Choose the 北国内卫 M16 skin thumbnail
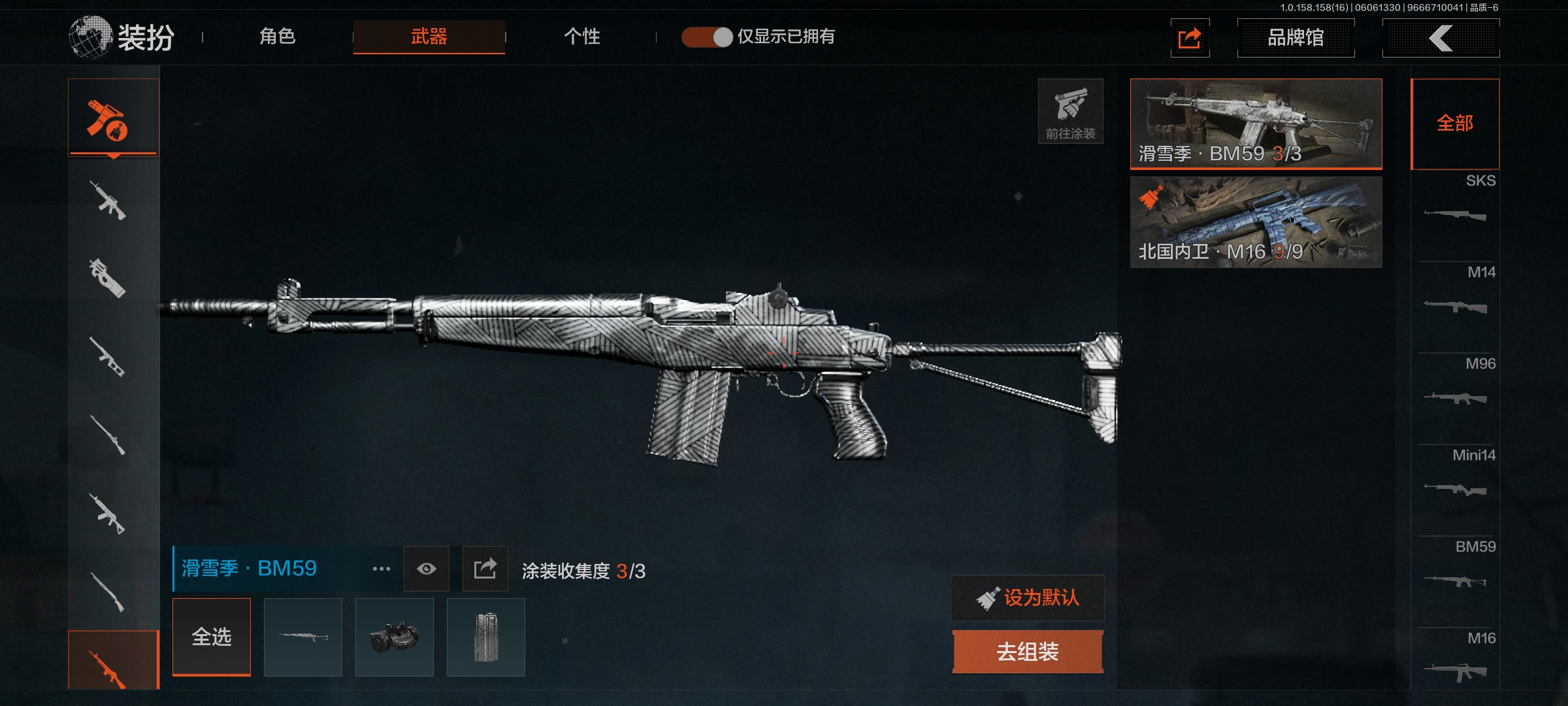This screenshot has height=706, width=1568. click(x=1256, y=222)
